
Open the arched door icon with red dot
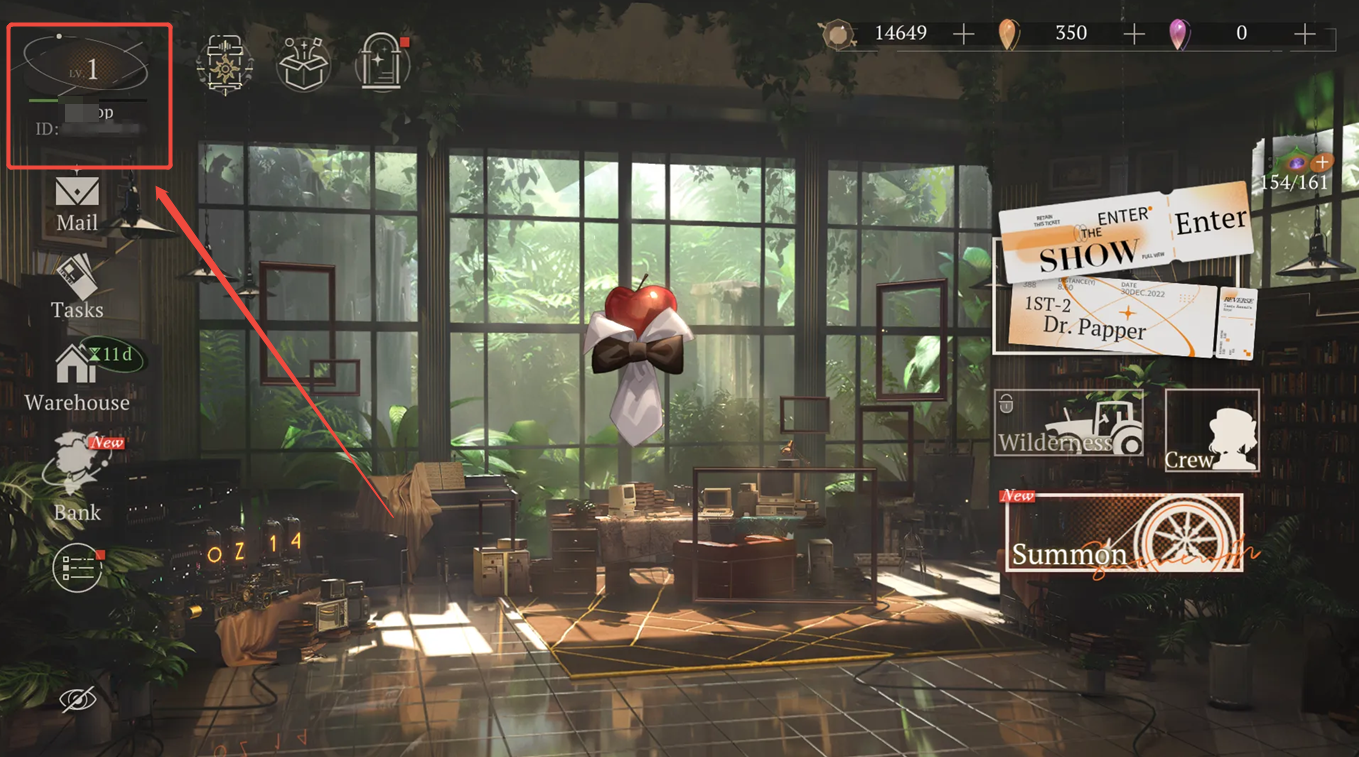click(x=381, y=63)
